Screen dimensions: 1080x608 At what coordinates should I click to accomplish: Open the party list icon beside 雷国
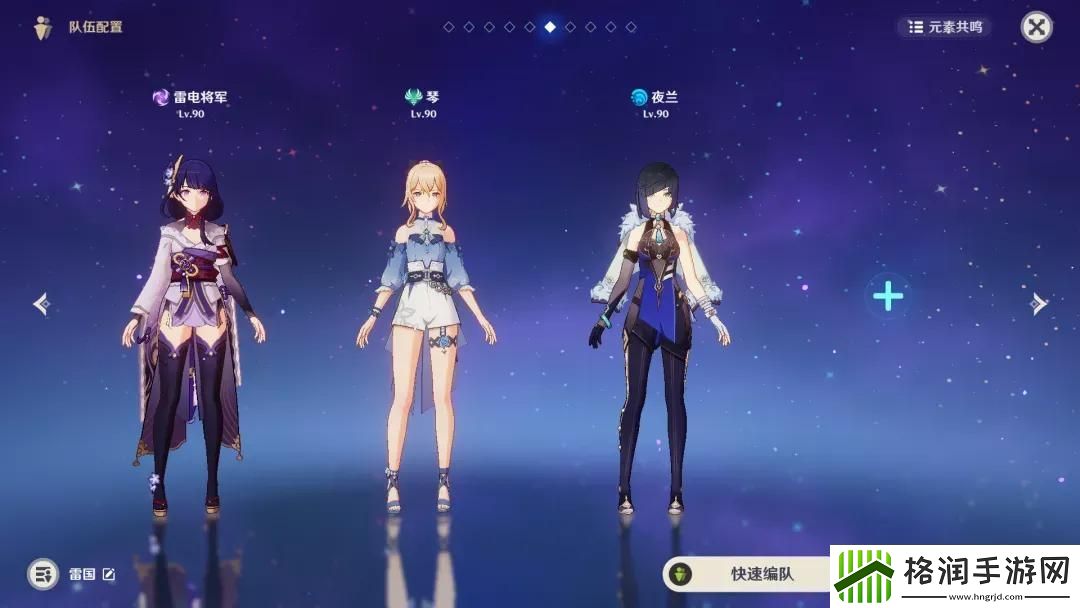coord(43,574)
